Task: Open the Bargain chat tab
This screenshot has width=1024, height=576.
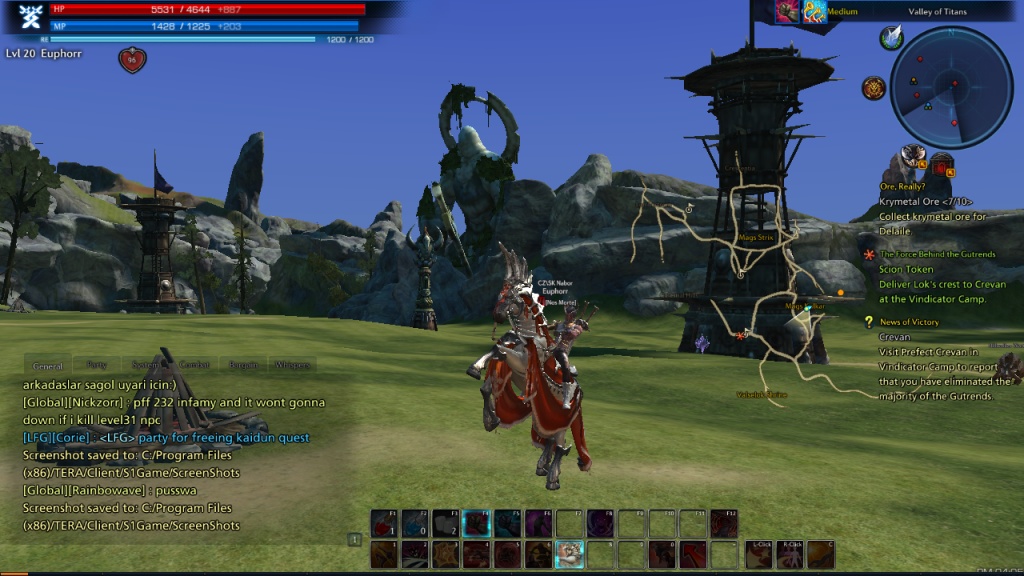Action: (243, 366)
